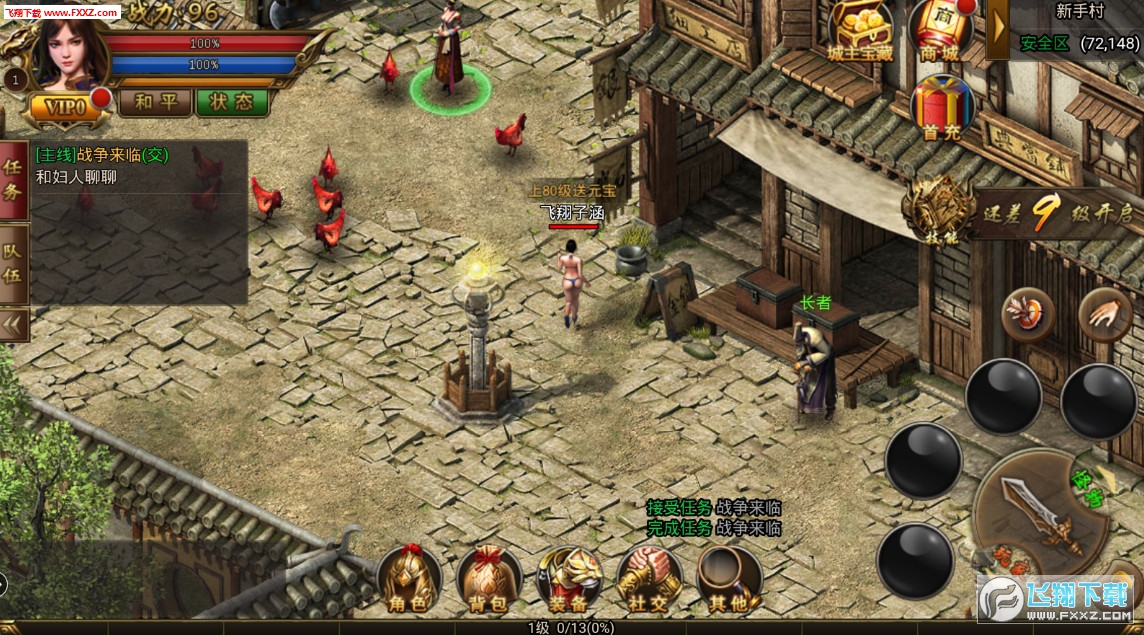Toggle the 和平 peace mode button
The image size is (1144, 635).
[x=155, y=102]
